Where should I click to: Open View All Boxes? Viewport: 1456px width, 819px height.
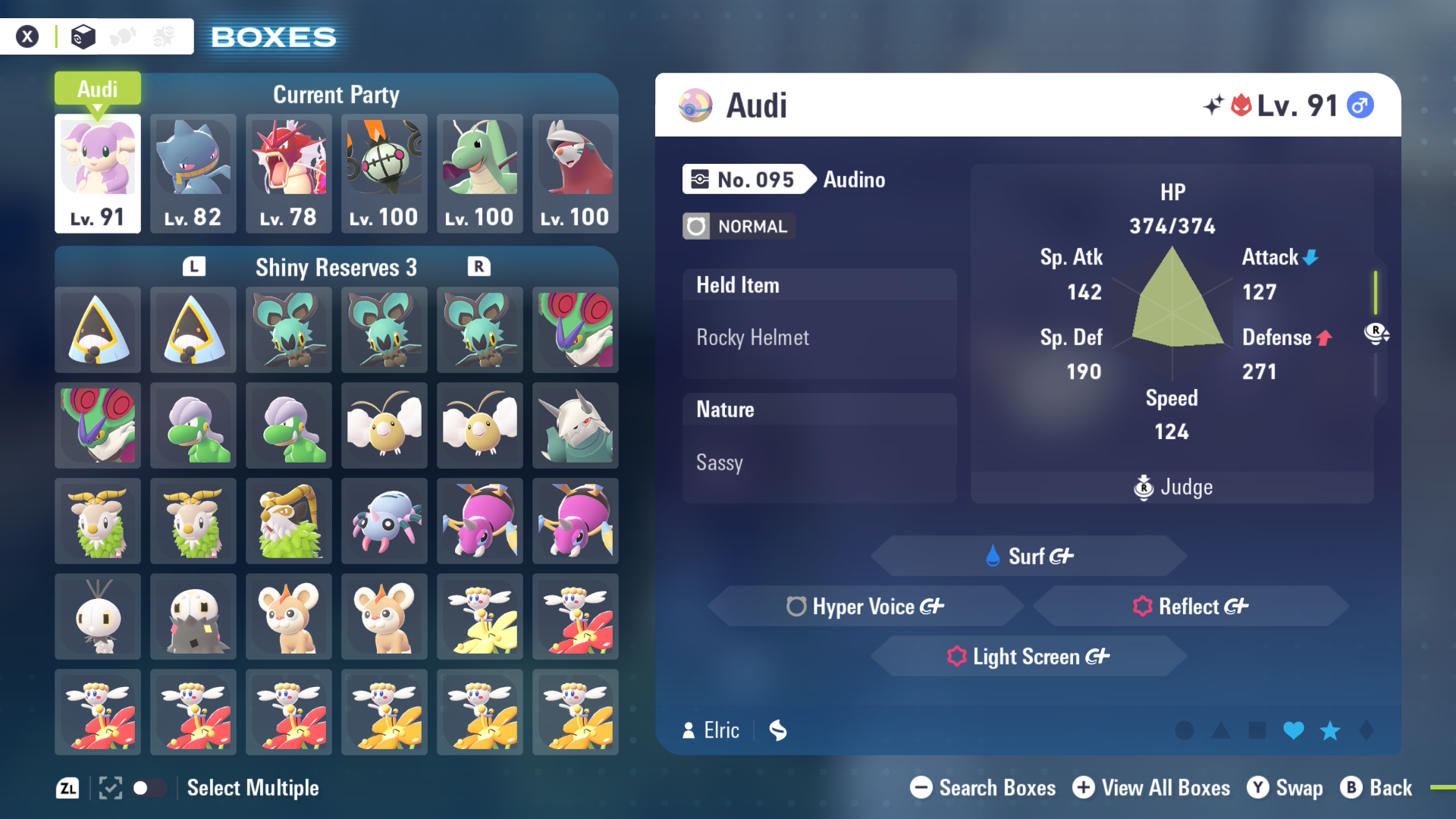[x=1152, y=788]
